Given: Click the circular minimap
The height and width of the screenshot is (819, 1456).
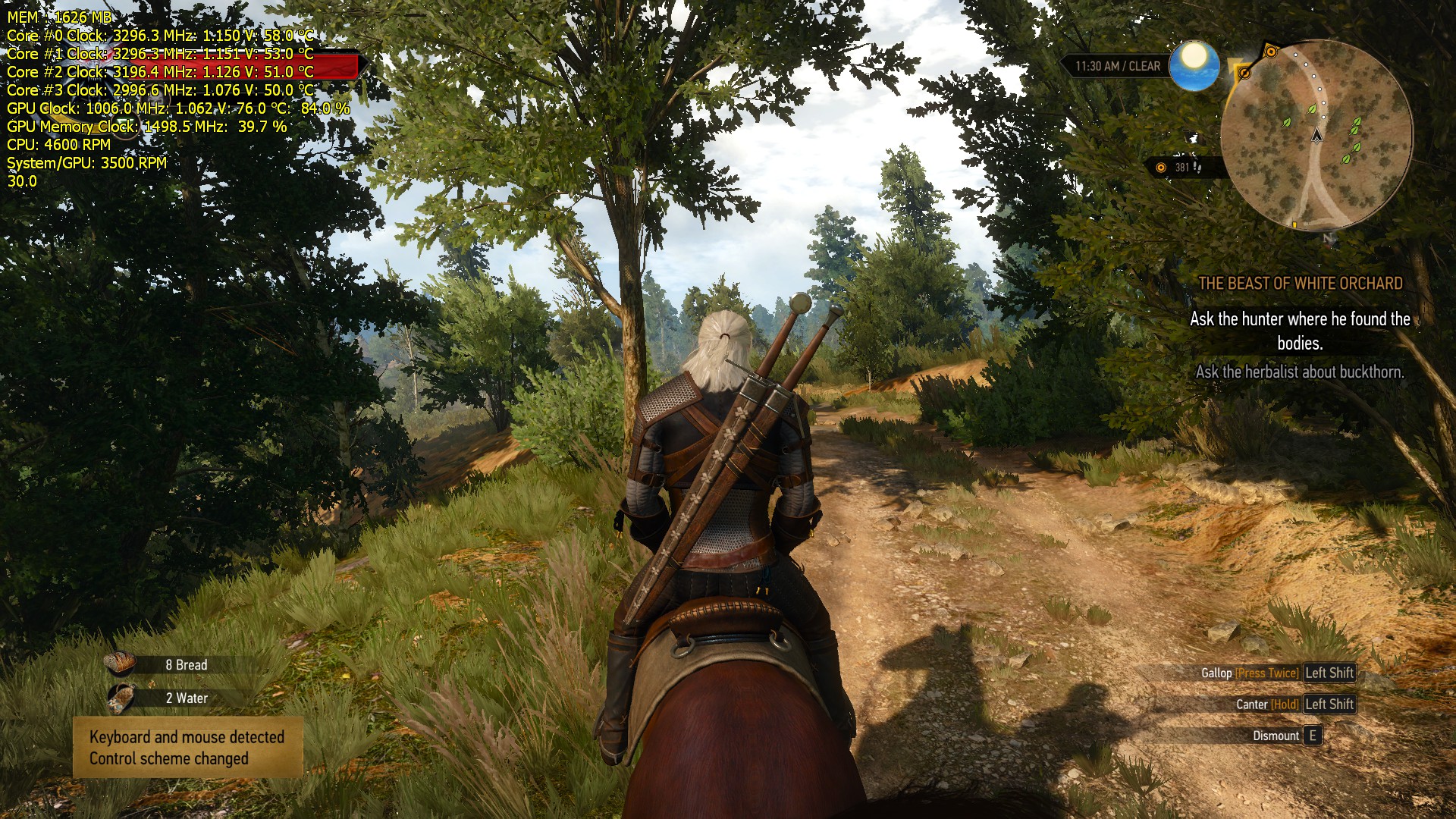Looking at the screenshot, I should tap(1316, 135).
